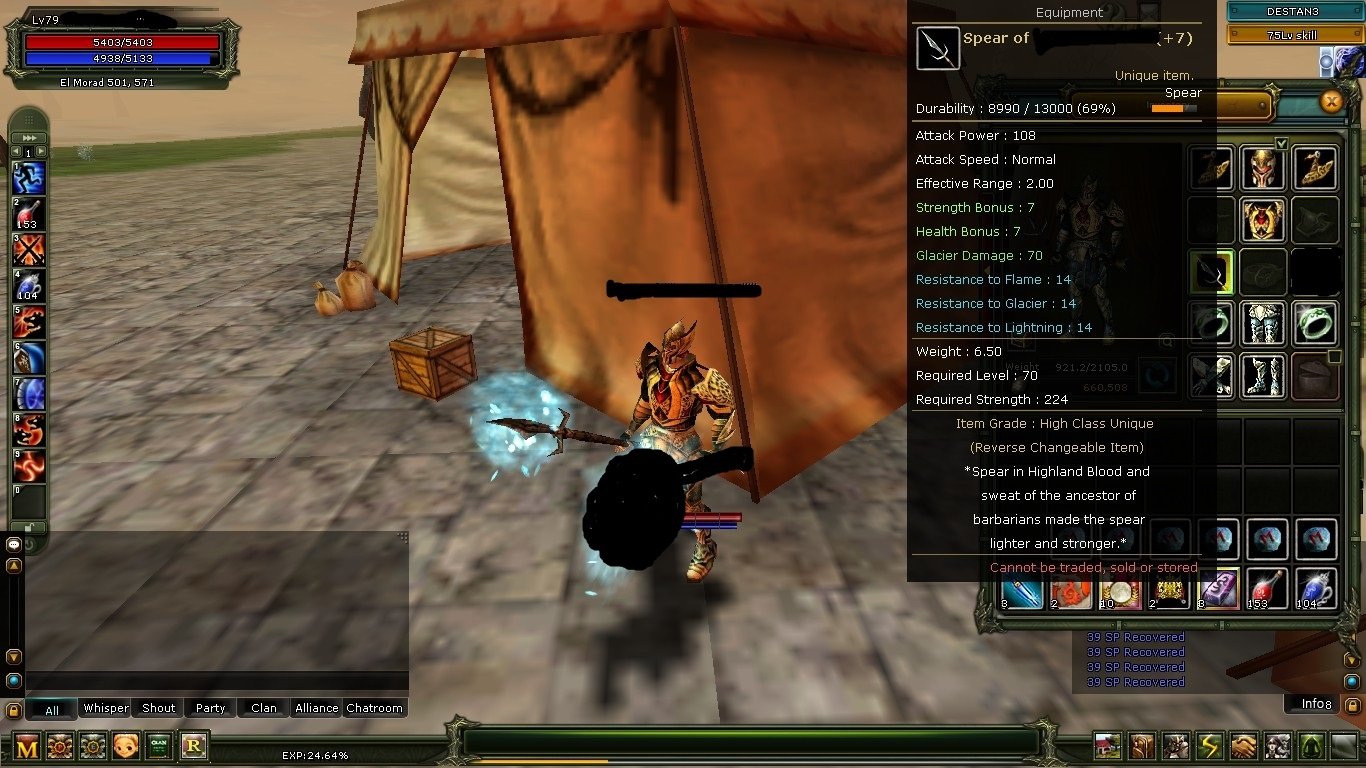This screenshot has width=1366, height=768.
Task: Activate the shield skill in hotbar slot 6
Action: coord(29,357)
